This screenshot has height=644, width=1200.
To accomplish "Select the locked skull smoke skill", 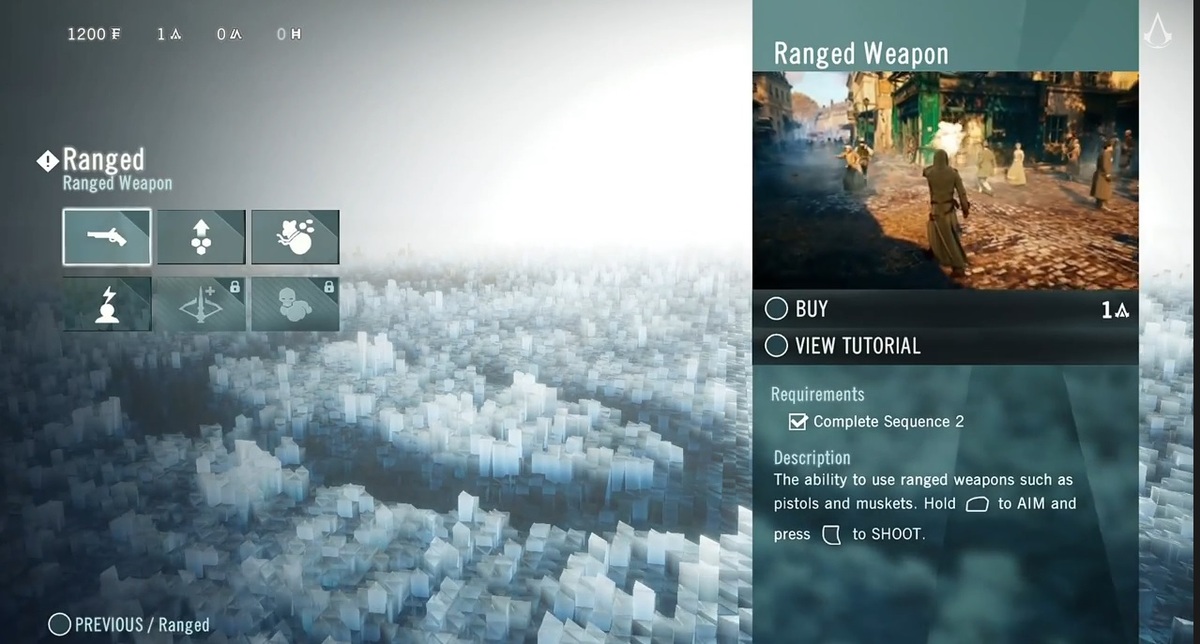I will click(295, 304).
